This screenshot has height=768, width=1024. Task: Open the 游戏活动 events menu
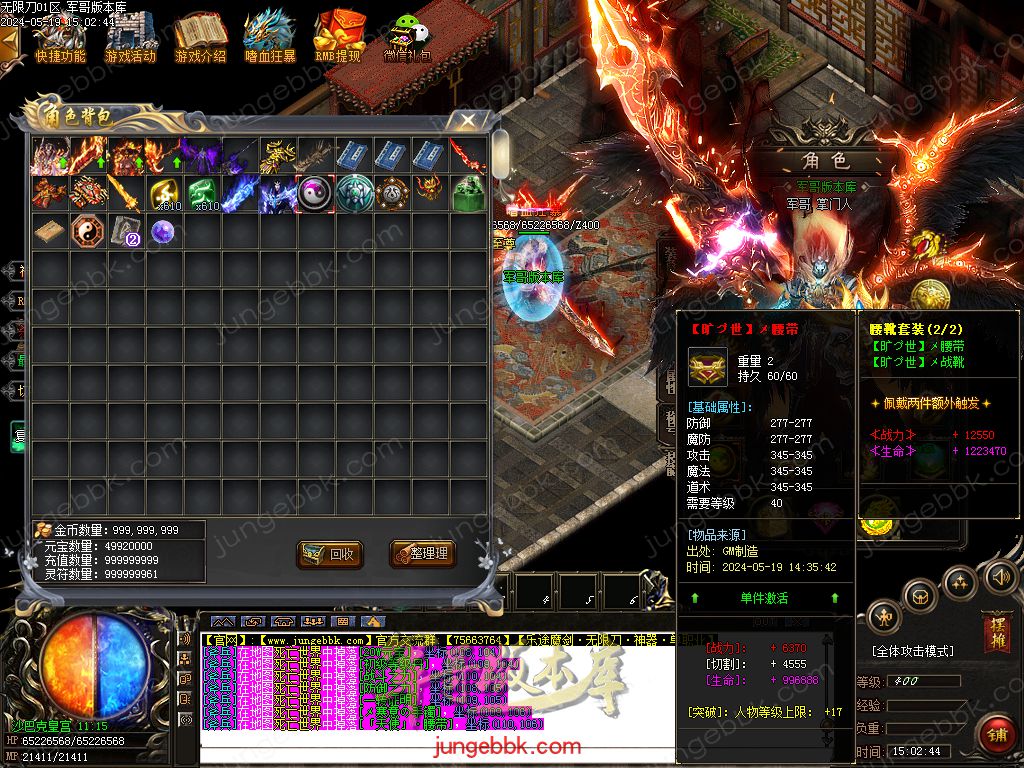click(130, 37)
